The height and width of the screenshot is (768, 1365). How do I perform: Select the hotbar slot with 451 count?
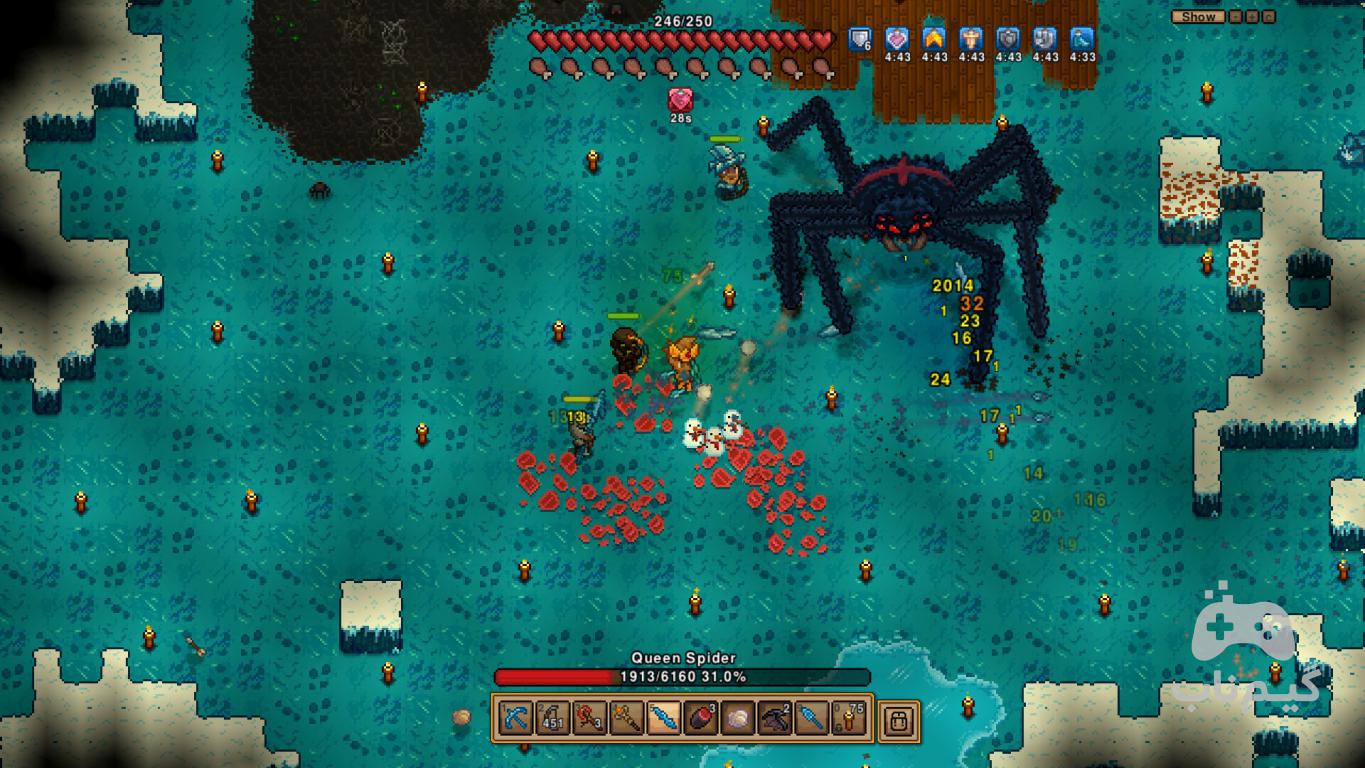pos(553,718)
